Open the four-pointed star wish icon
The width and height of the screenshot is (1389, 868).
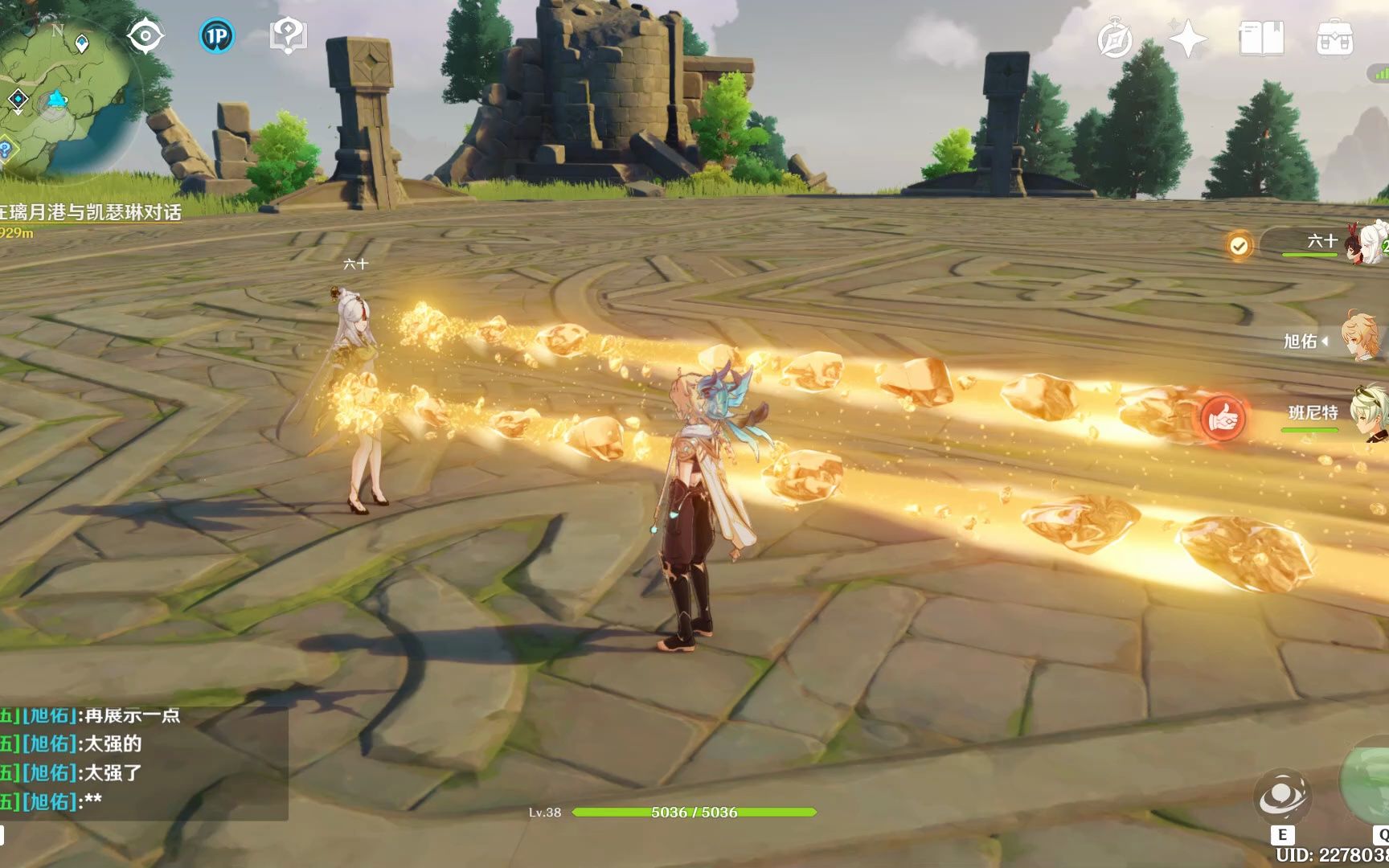(1187, 39)
